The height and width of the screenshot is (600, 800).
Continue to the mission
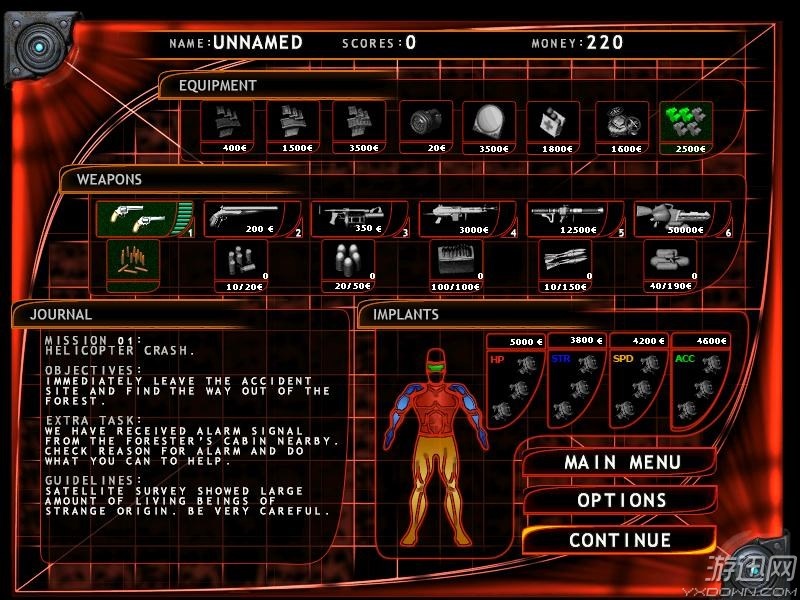(620, 540)
